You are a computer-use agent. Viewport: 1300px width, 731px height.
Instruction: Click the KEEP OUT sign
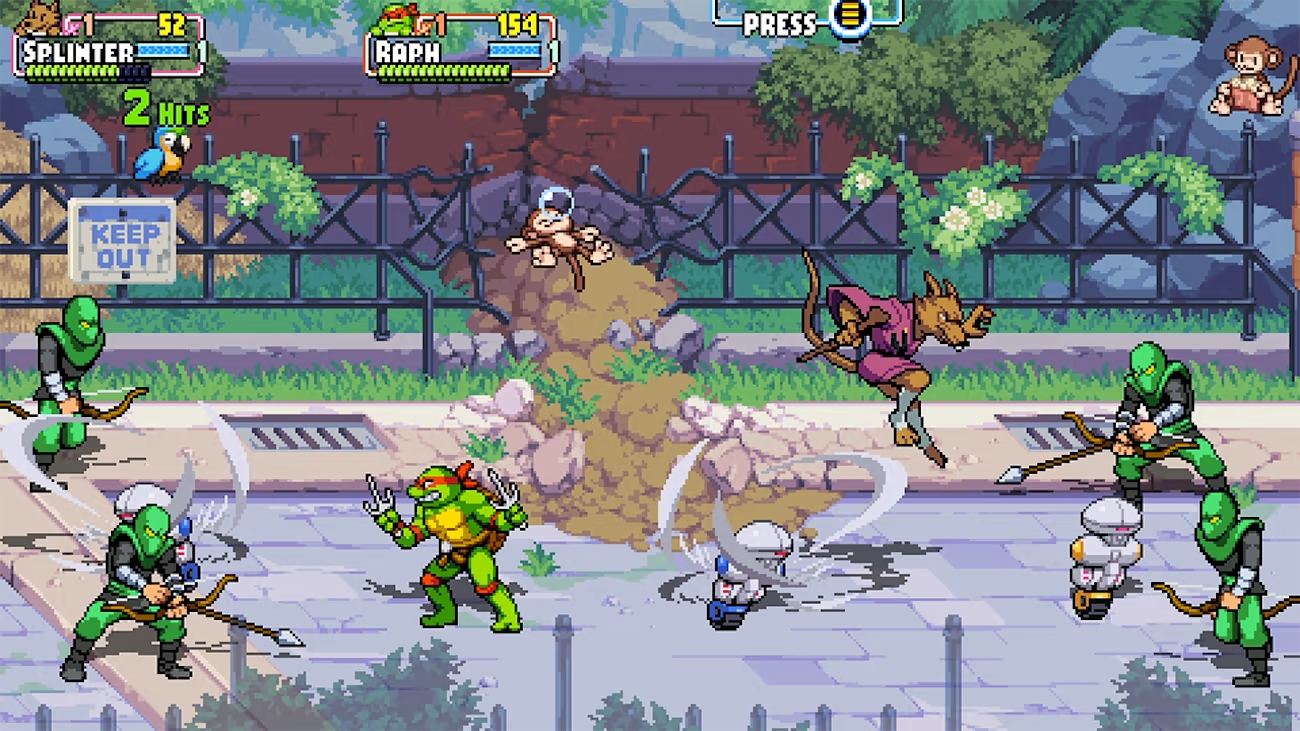120,240
